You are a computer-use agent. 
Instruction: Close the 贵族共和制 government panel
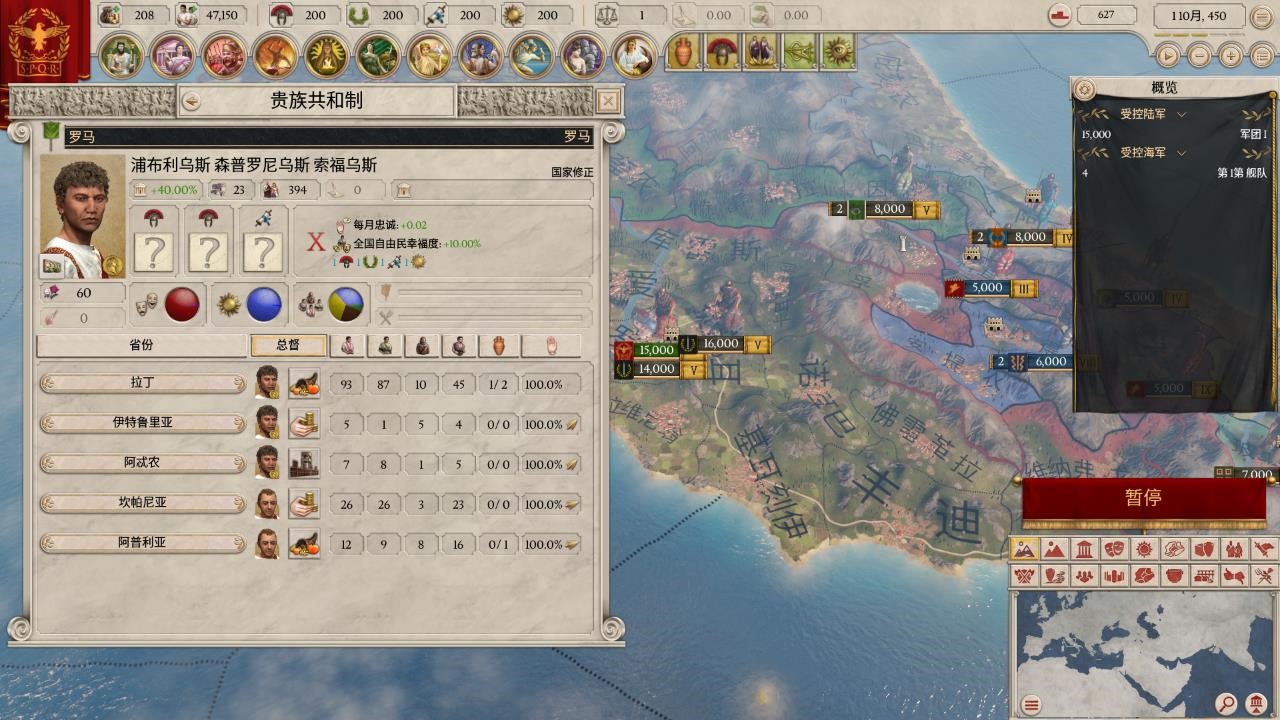(607, 101)
